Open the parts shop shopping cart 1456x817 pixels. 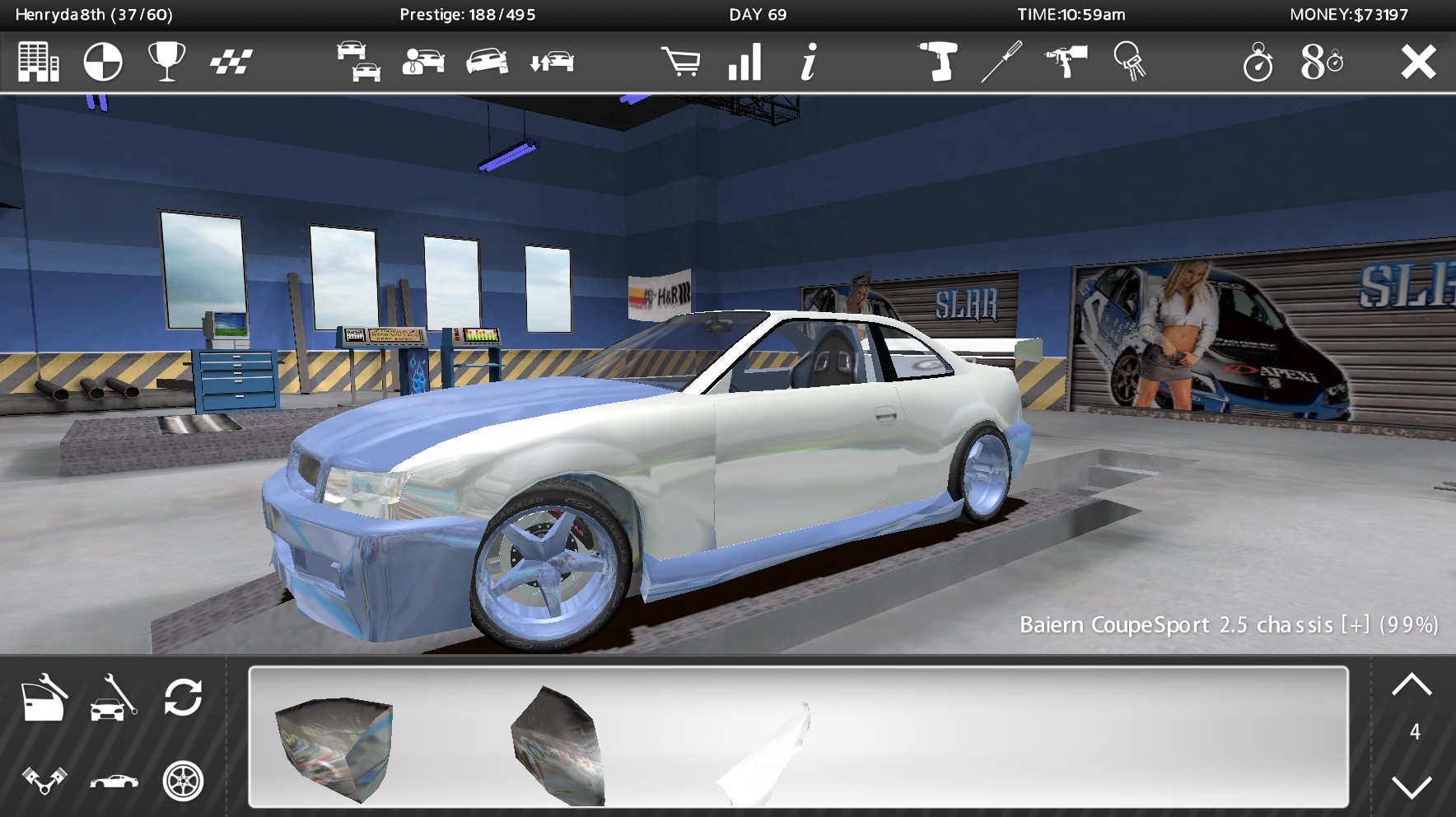click(681, 62)
